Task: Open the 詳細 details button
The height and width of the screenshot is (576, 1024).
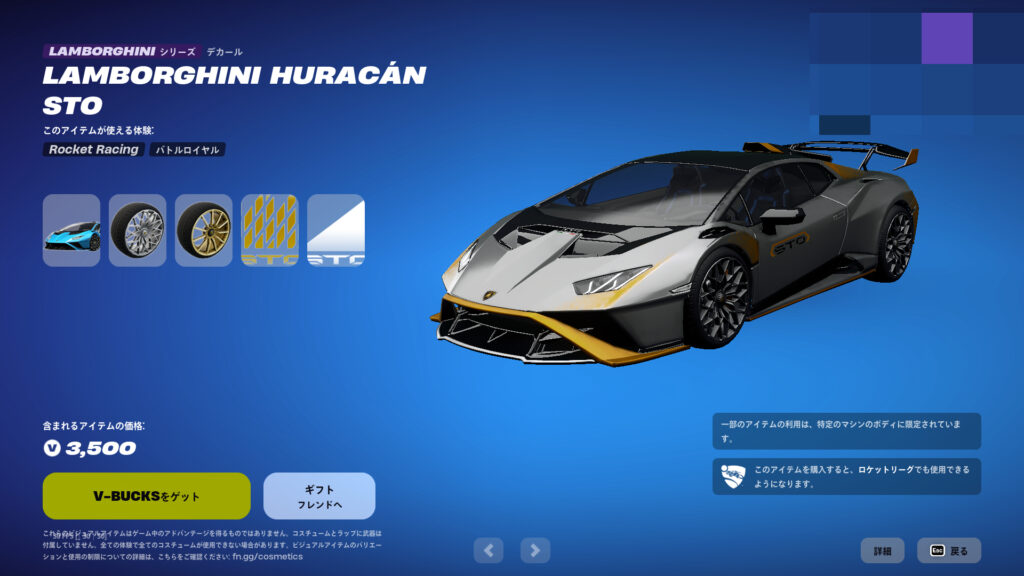Action: (x=882, y=551)
